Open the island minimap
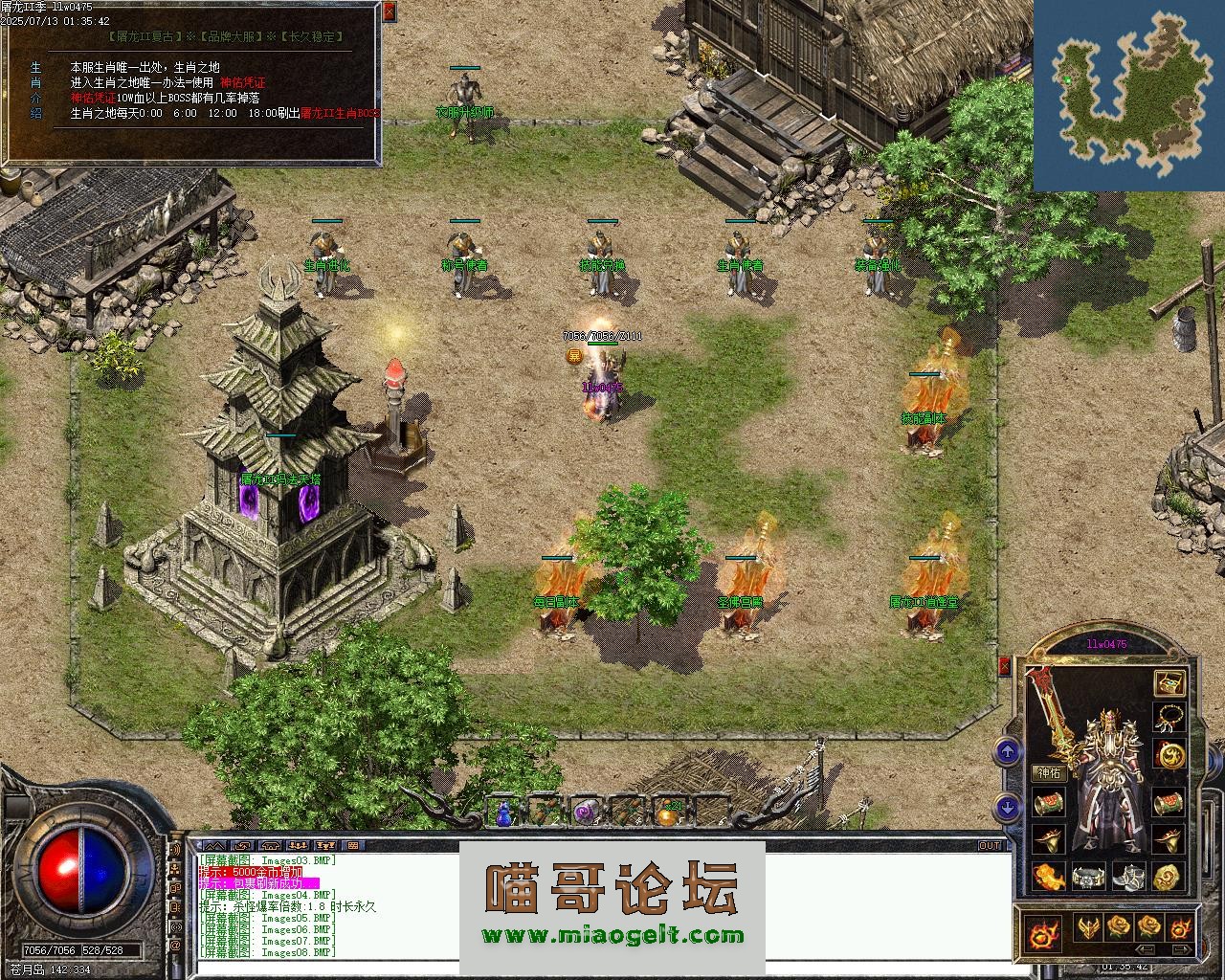The image size is (1225, 980). click(1129, 96)
